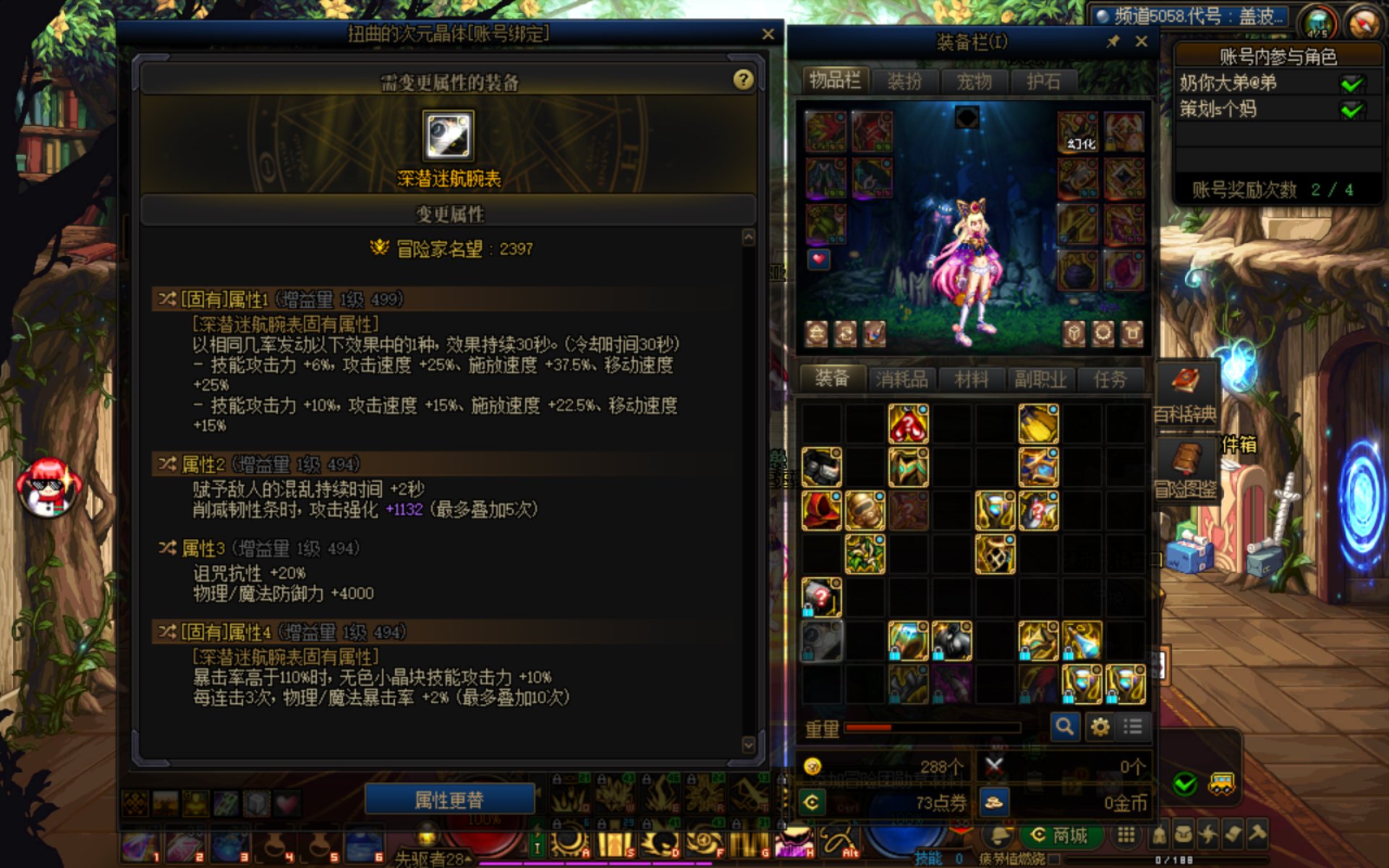
Task: Open inventory settings via the gear icon
Action: (x=1099, y=726)
